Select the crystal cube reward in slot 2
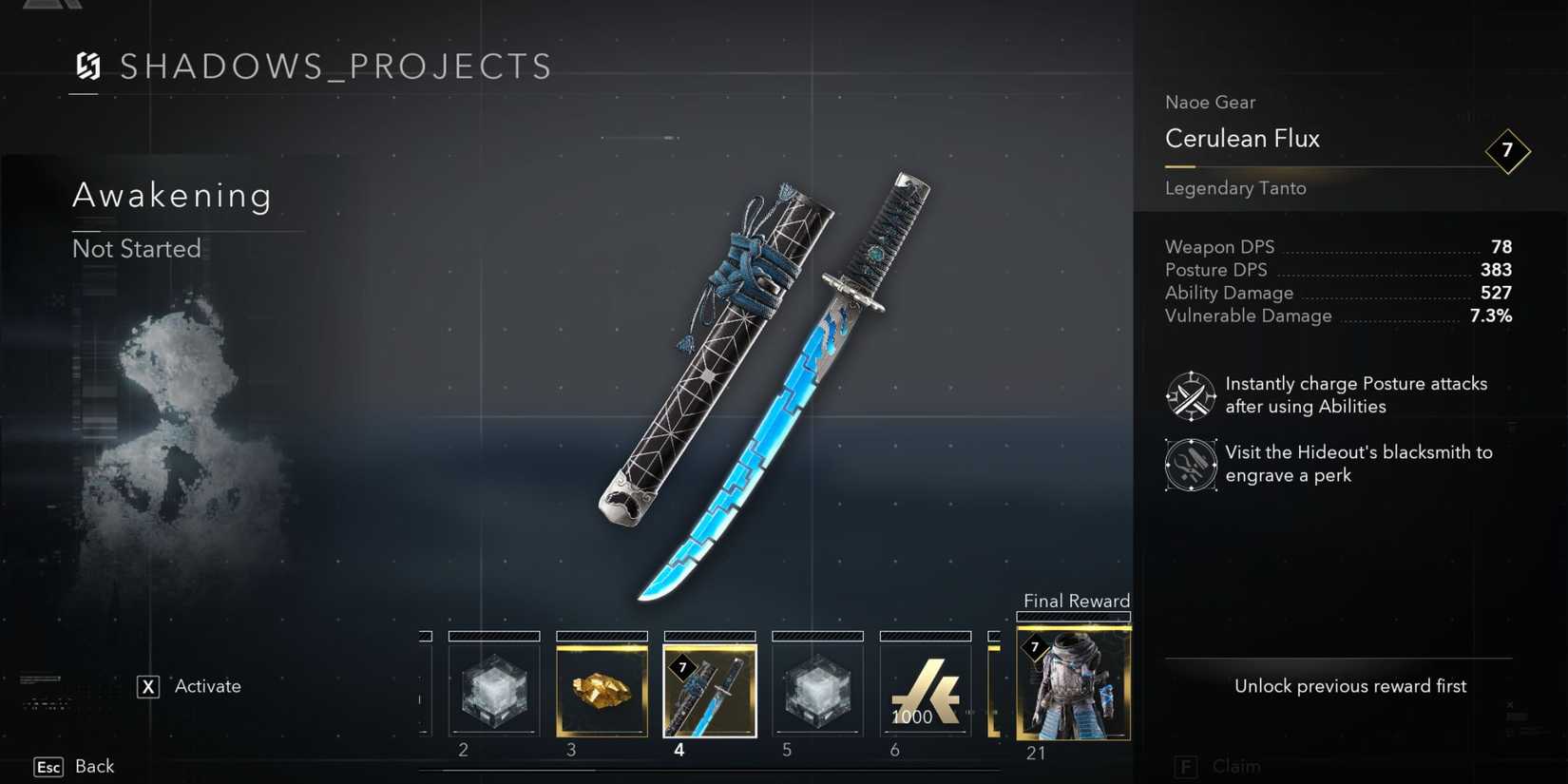Image resolution: width=1568 pixels, height=784 pixels. (493, 689)
